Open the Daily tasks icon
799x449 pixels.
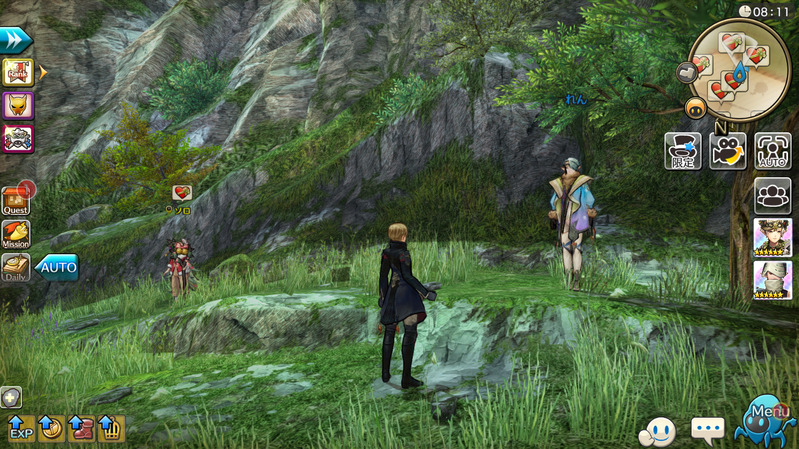pyautogui.click(x=16, y=267)
